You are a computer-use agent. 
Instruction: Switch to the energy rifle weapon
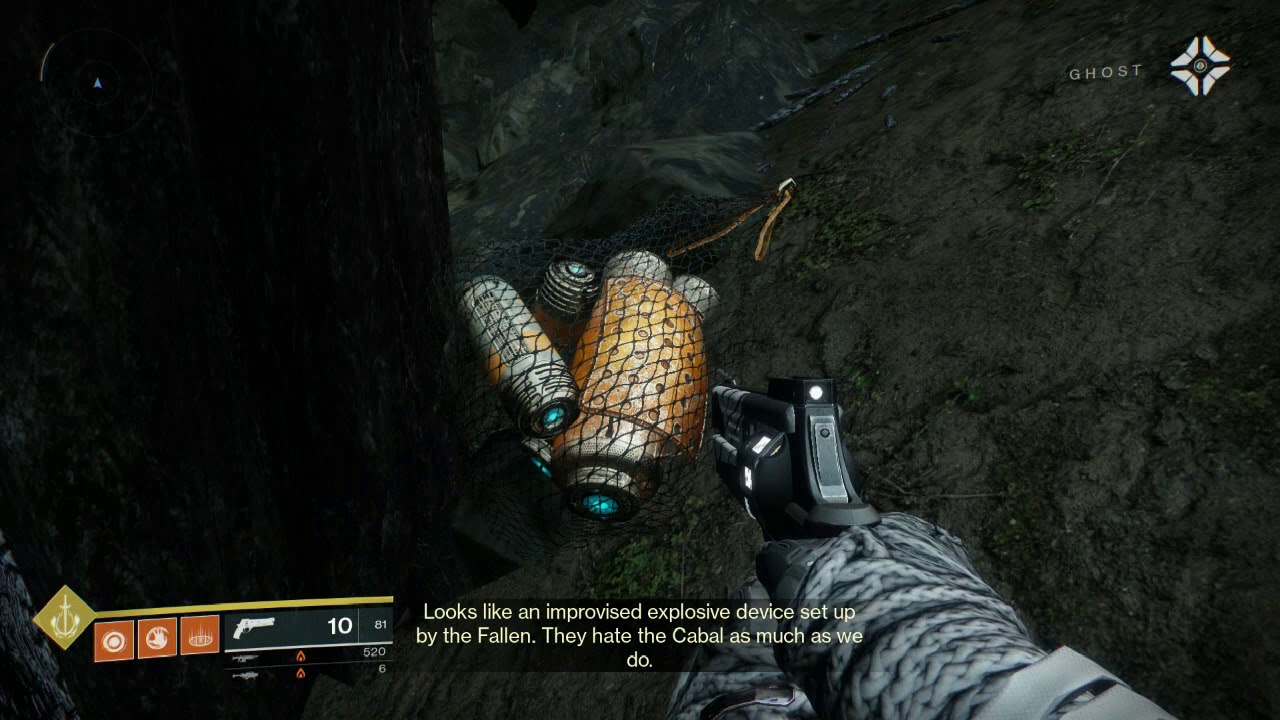(246, 658)
